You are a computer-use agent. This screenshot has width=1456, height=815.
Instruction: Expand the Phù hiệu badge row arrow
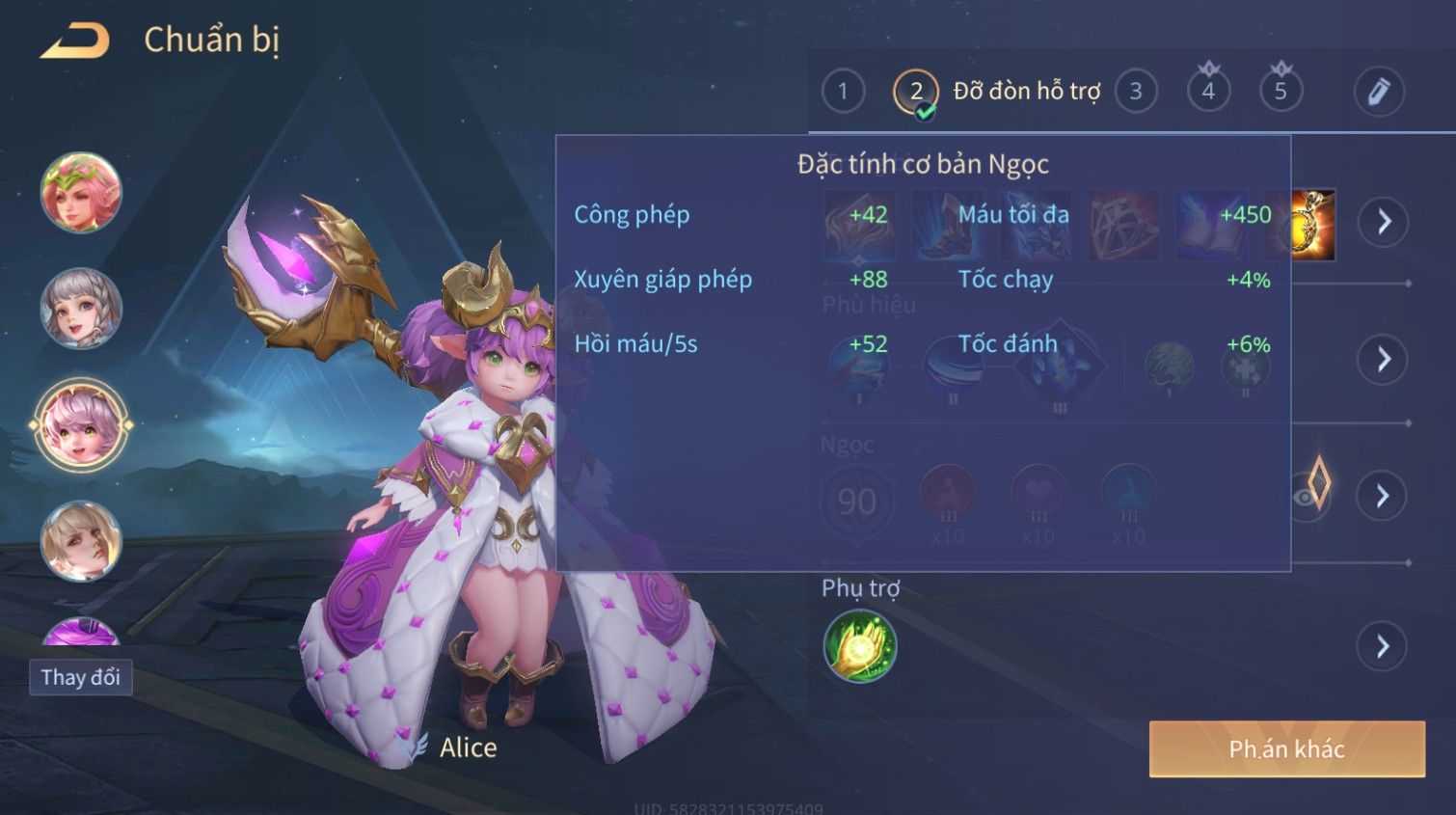pyautogui.click(x=1383, y=360)
